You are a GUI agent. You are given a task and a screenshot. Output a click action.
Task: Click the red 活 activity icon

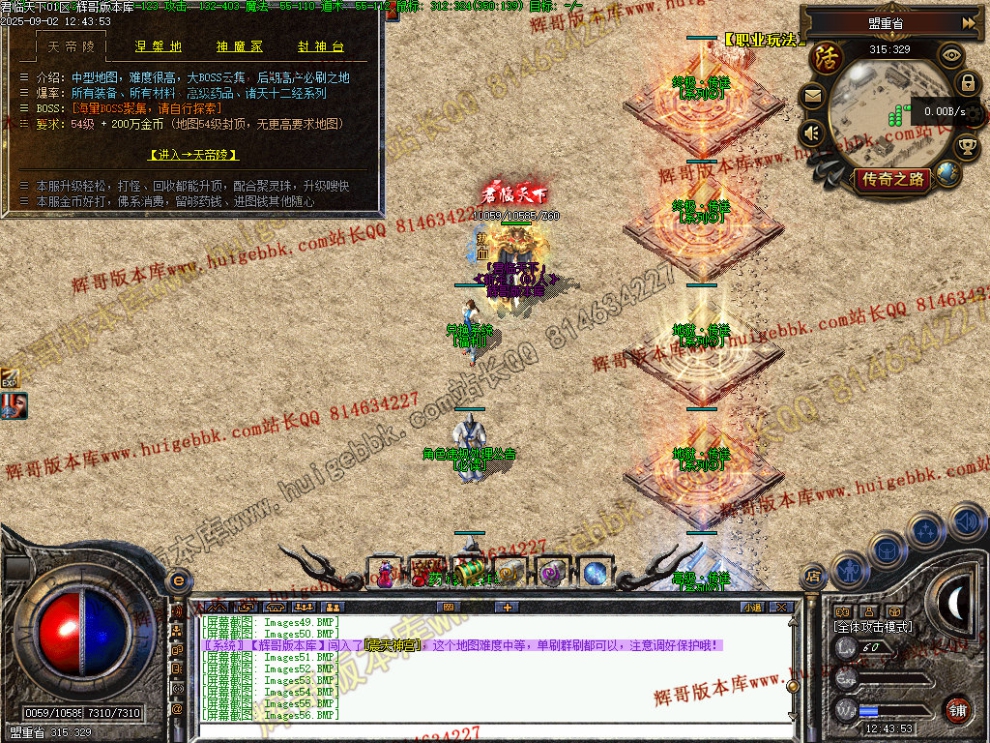(x=825, y=57)
